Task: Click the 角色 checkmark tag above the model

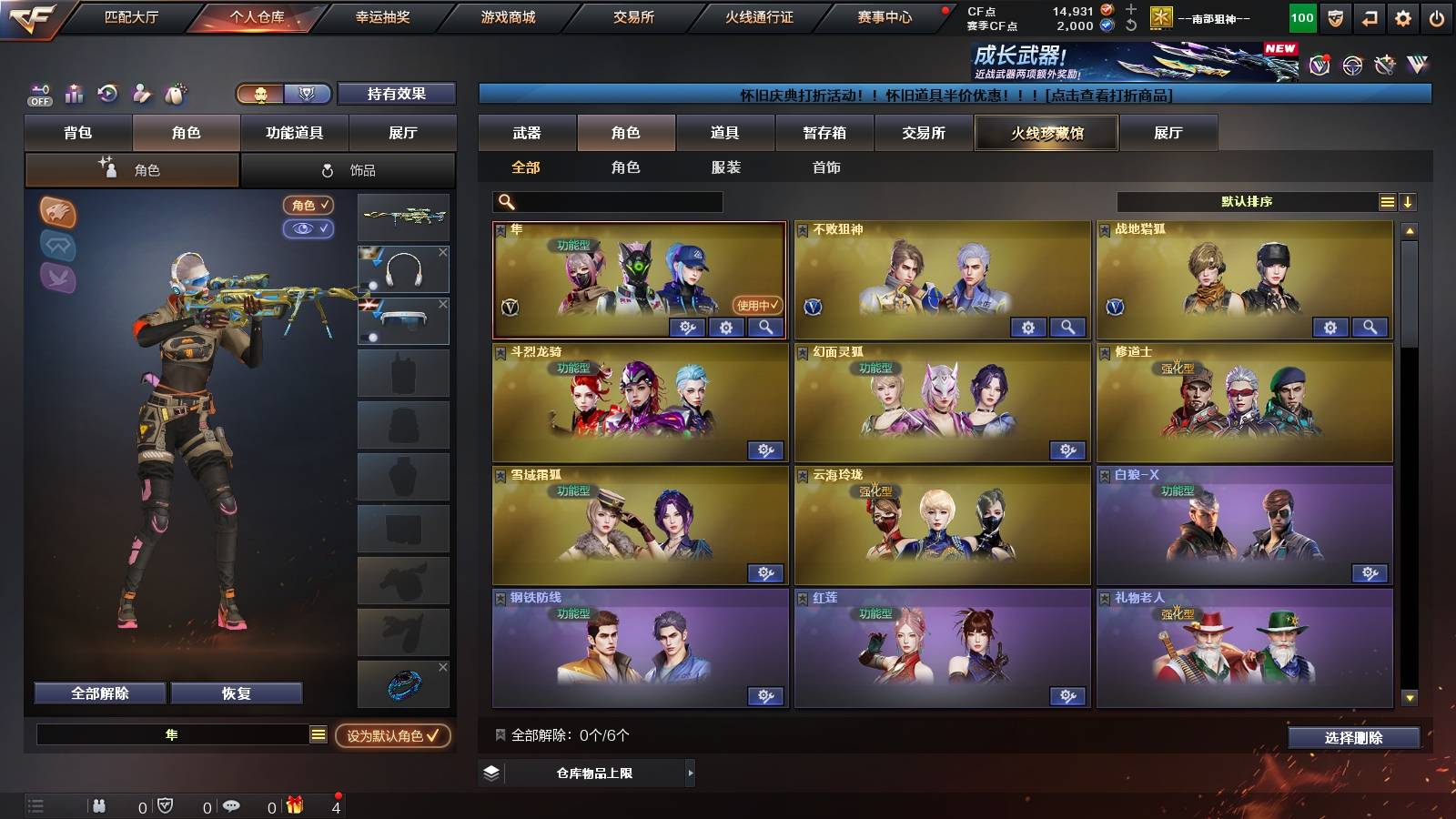Action: point(309,205)
